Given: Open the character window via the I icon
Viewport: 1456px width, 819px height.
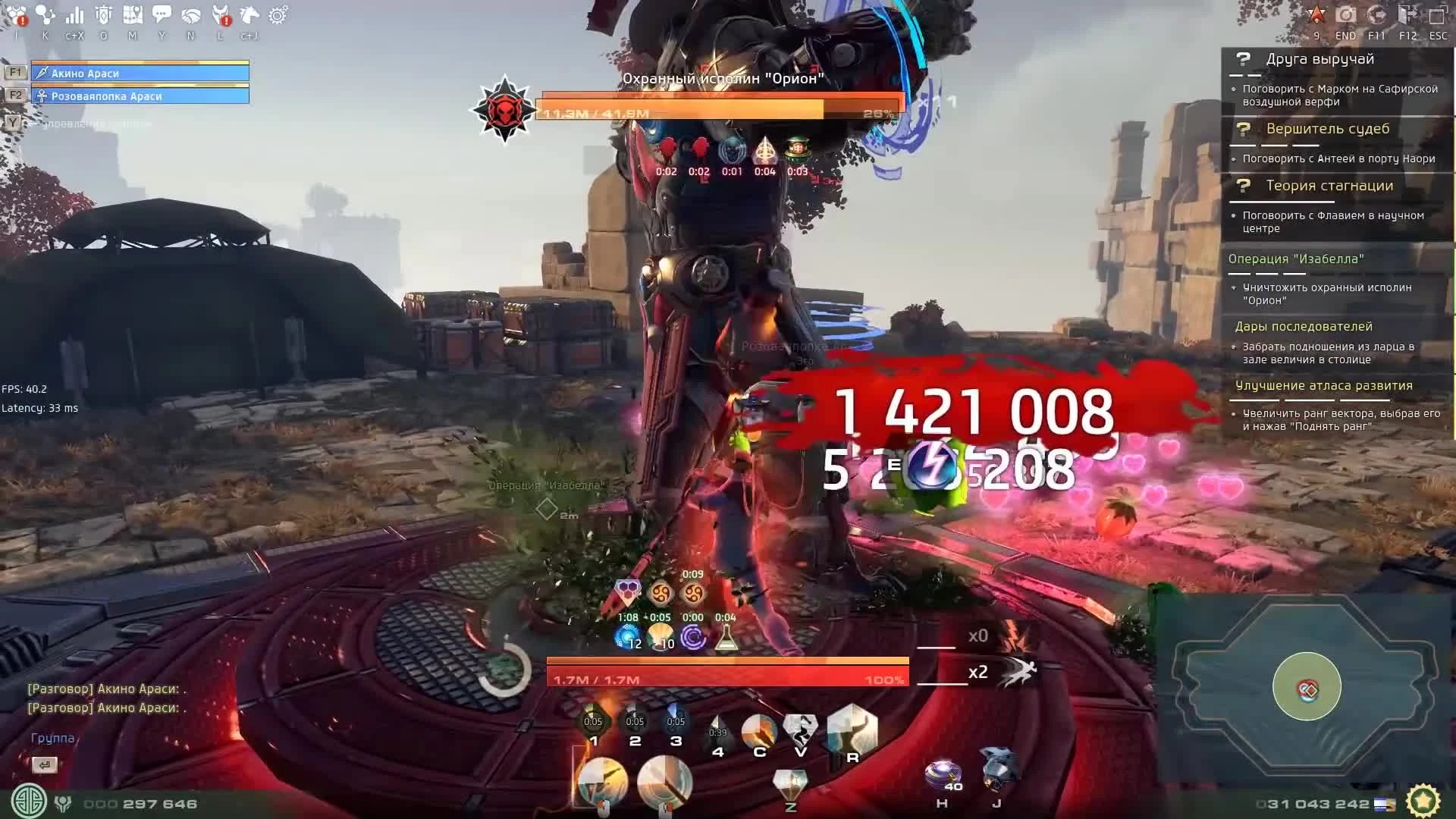Looking at the screenshot, I should pos(16,15).
